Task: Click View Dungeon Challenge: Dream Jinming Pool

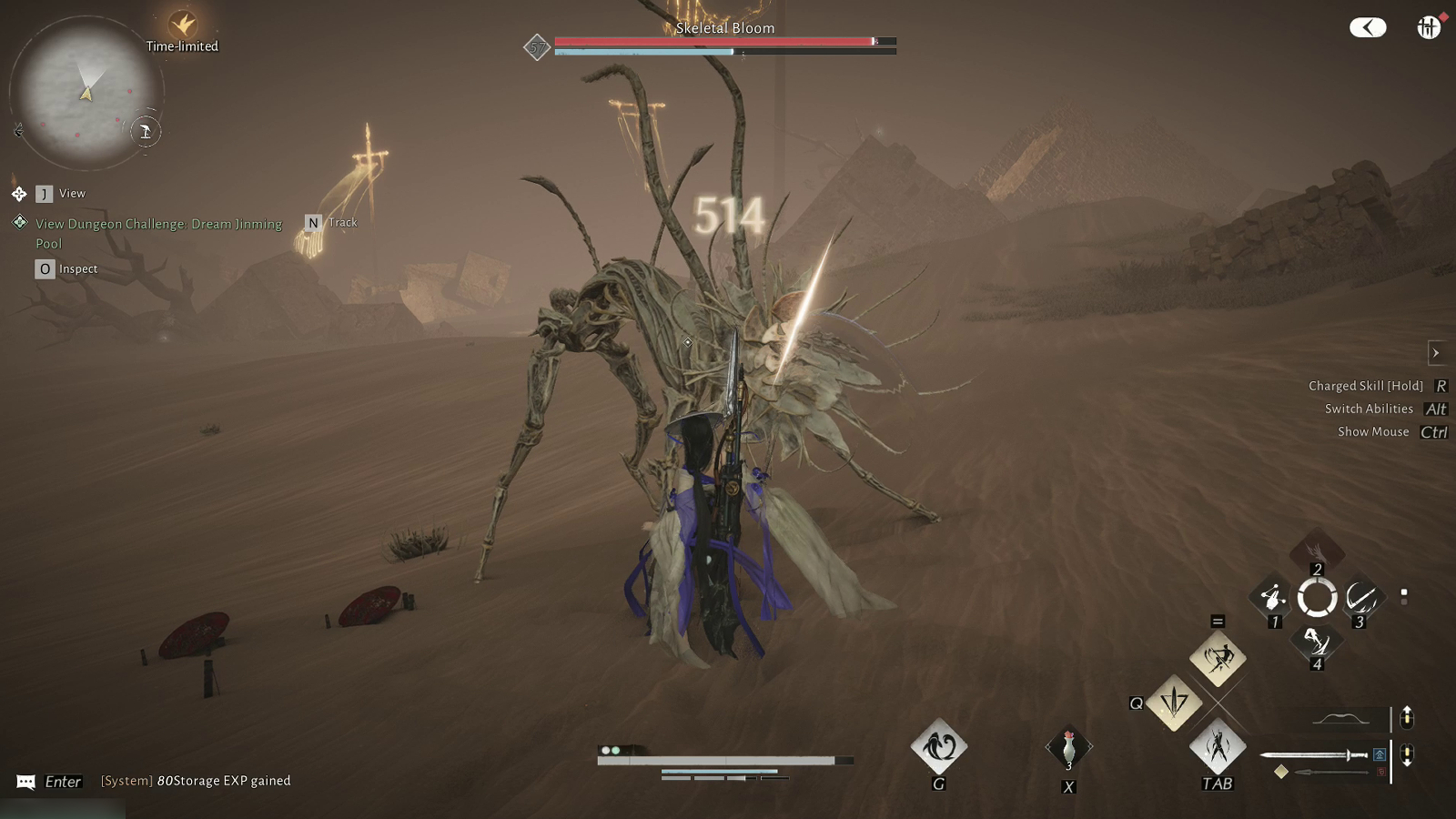Action: (x=157, y=233)
